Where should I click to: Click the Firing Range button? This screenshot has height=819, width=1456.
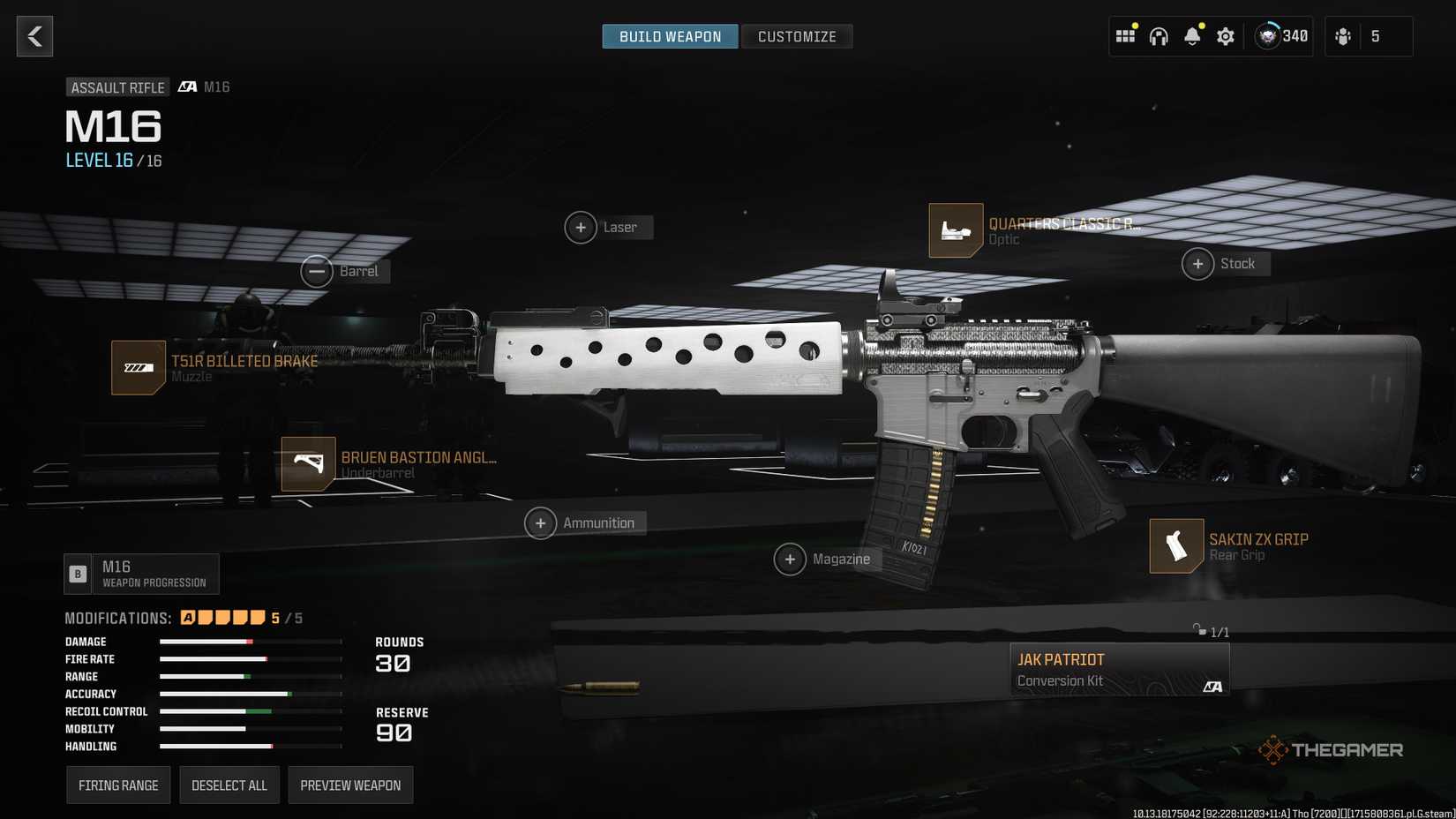pos(118,784)
